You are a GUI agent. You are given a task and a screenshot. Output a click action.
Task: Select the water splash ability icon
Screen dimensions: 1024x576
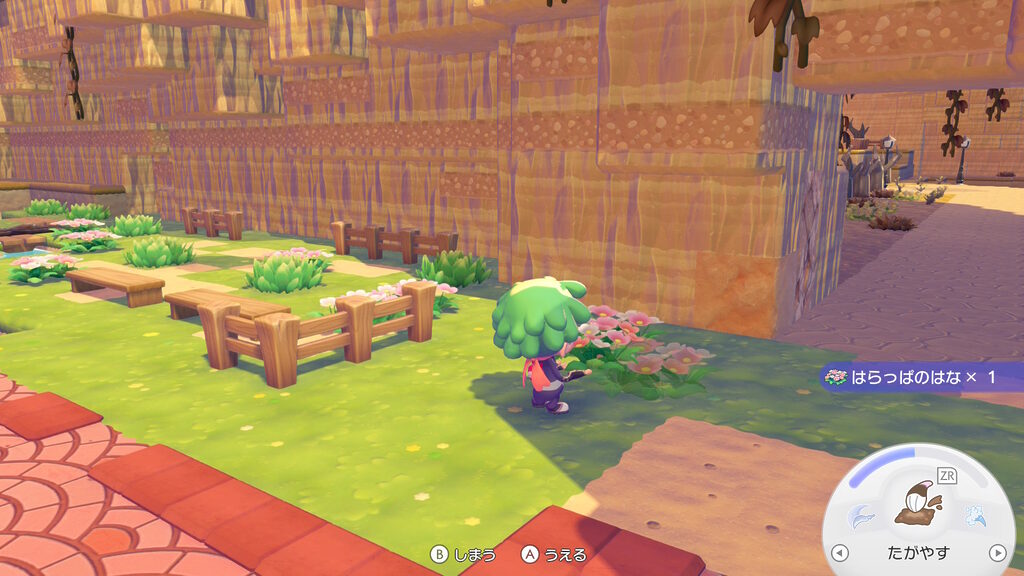(974, 516)
